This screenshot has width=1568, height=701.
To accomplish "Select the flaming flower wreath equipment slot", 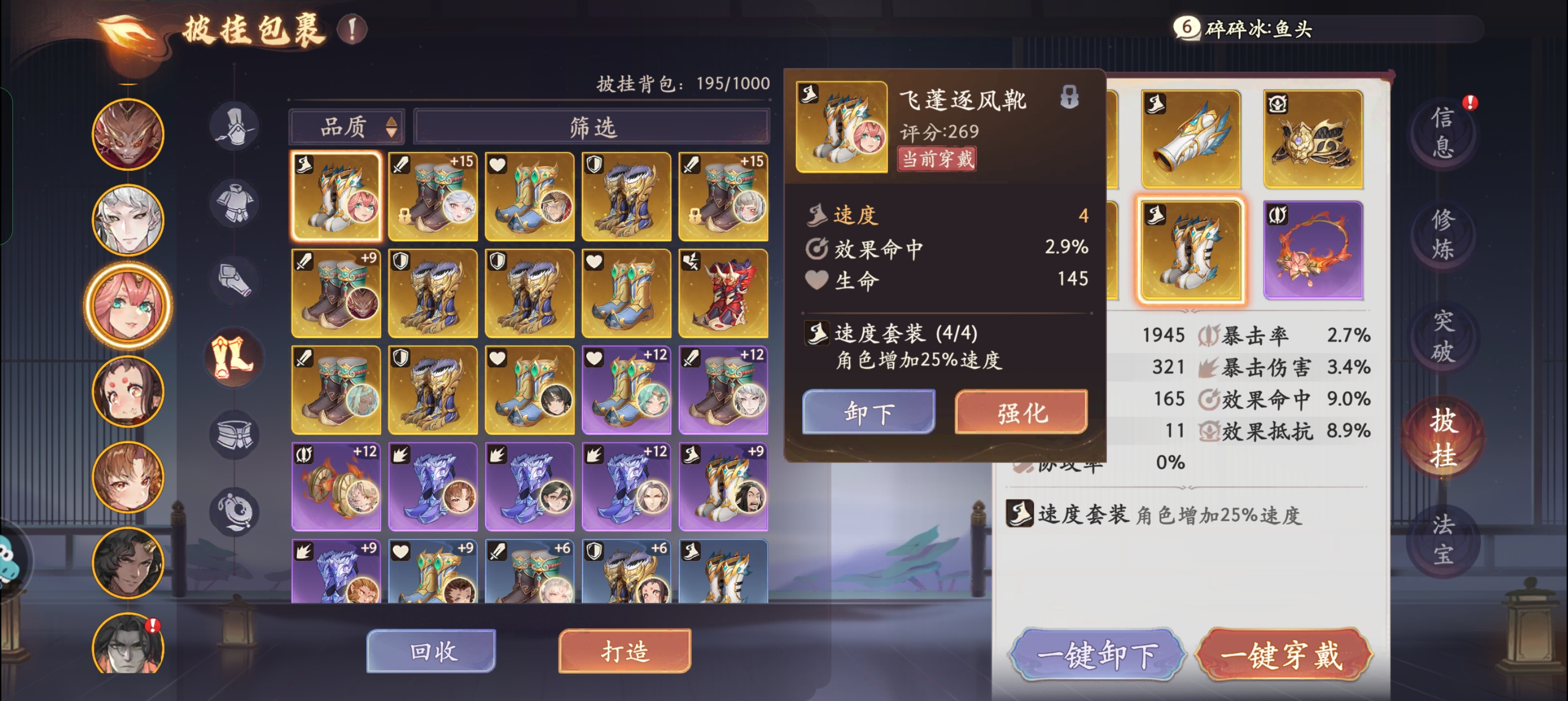I will [x=1312, y=250].
